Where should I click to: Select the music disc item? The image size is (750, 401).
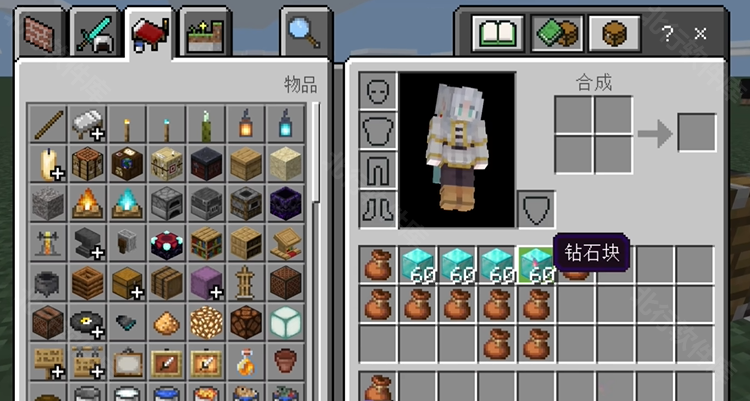coord(87,322)
